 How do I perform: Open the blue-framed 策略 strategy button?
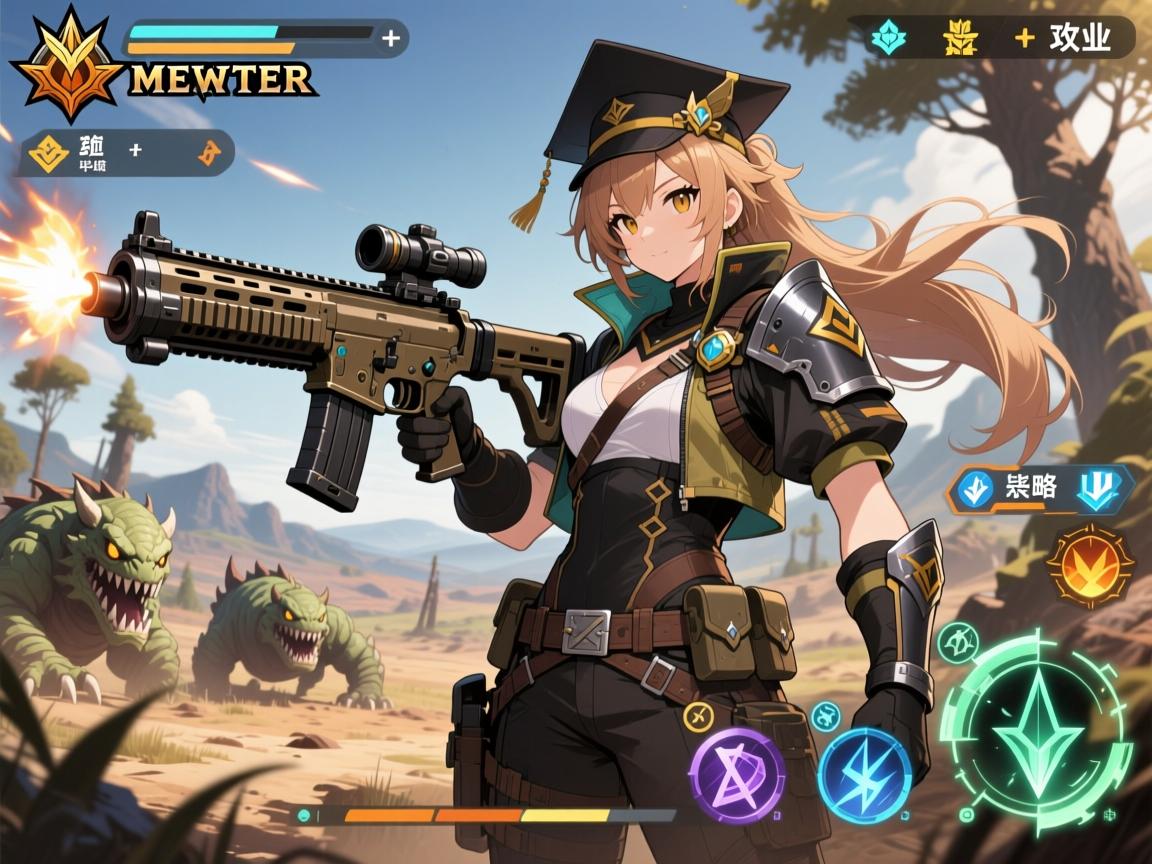coord(1041,489)
